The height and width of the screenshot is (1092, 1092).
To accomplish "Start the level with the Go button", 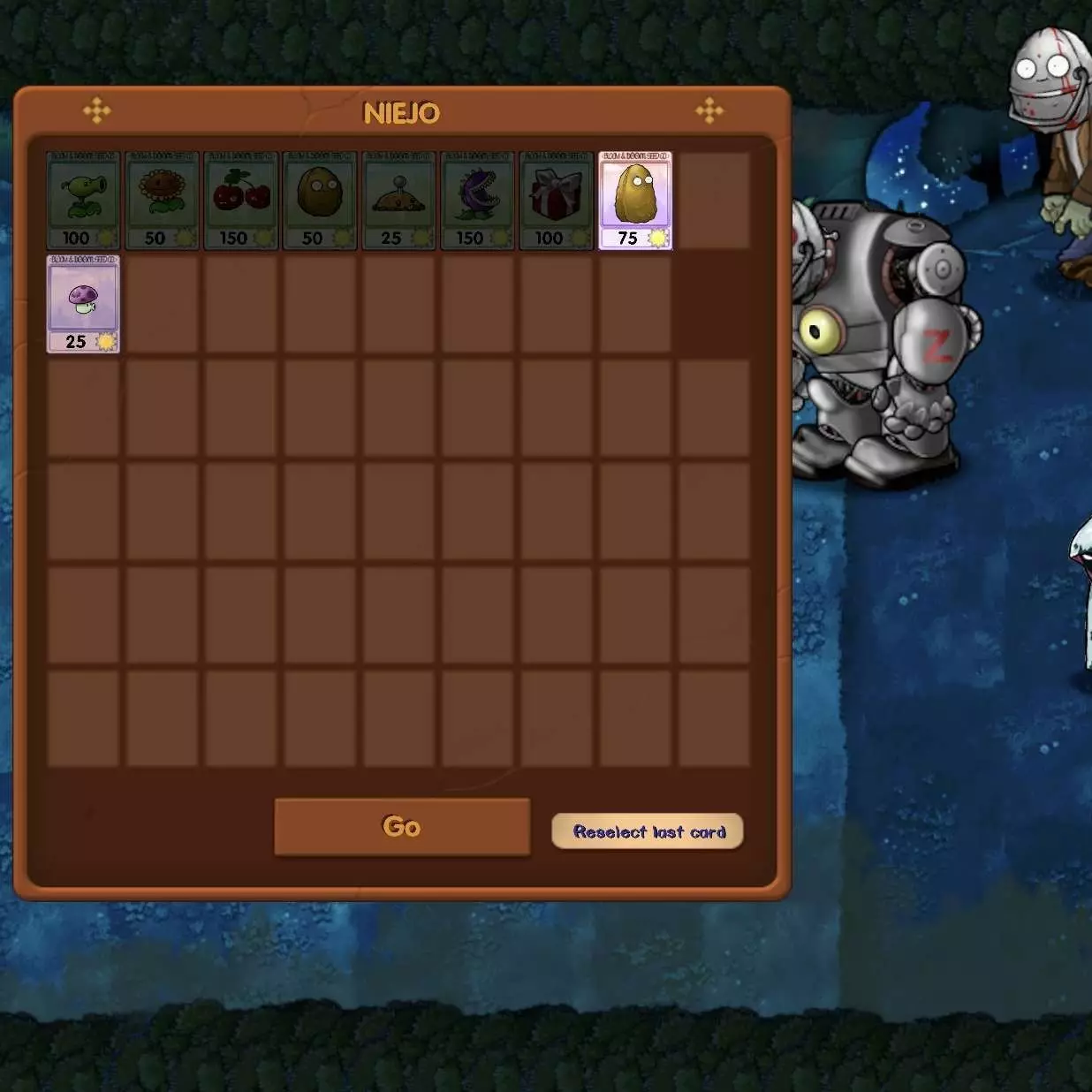I will click(x=402, y=826).
